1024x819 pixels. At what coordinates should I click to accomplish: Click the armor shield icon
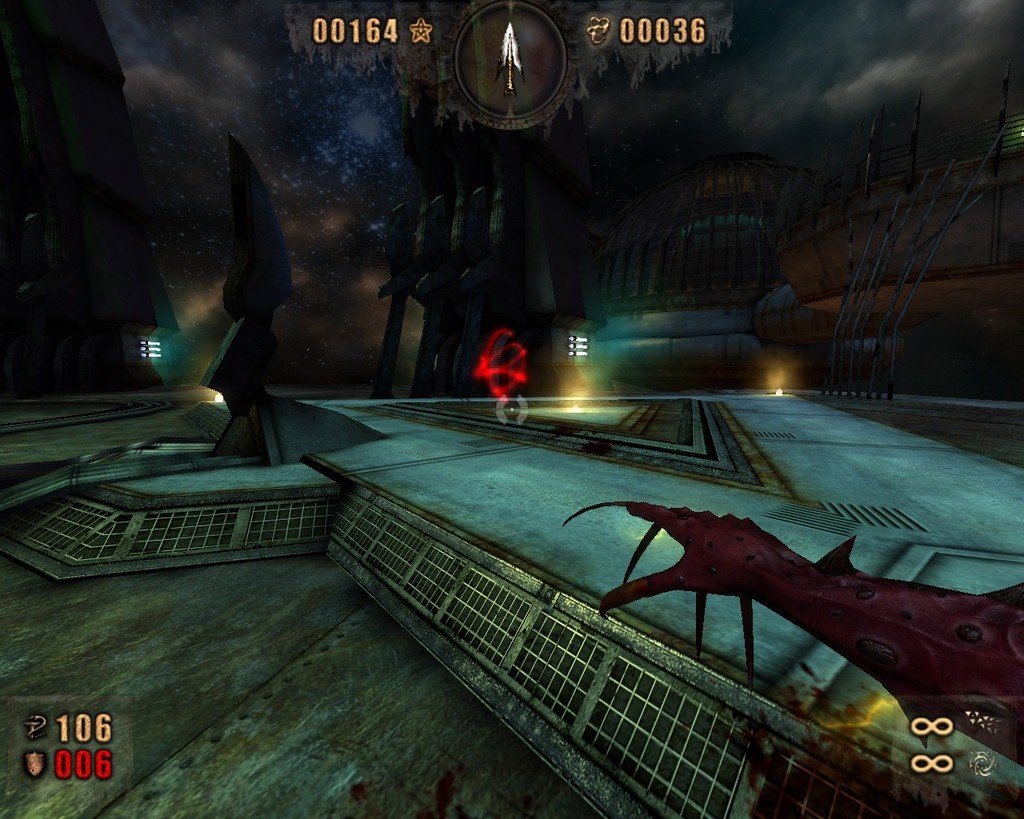[34, 765]
